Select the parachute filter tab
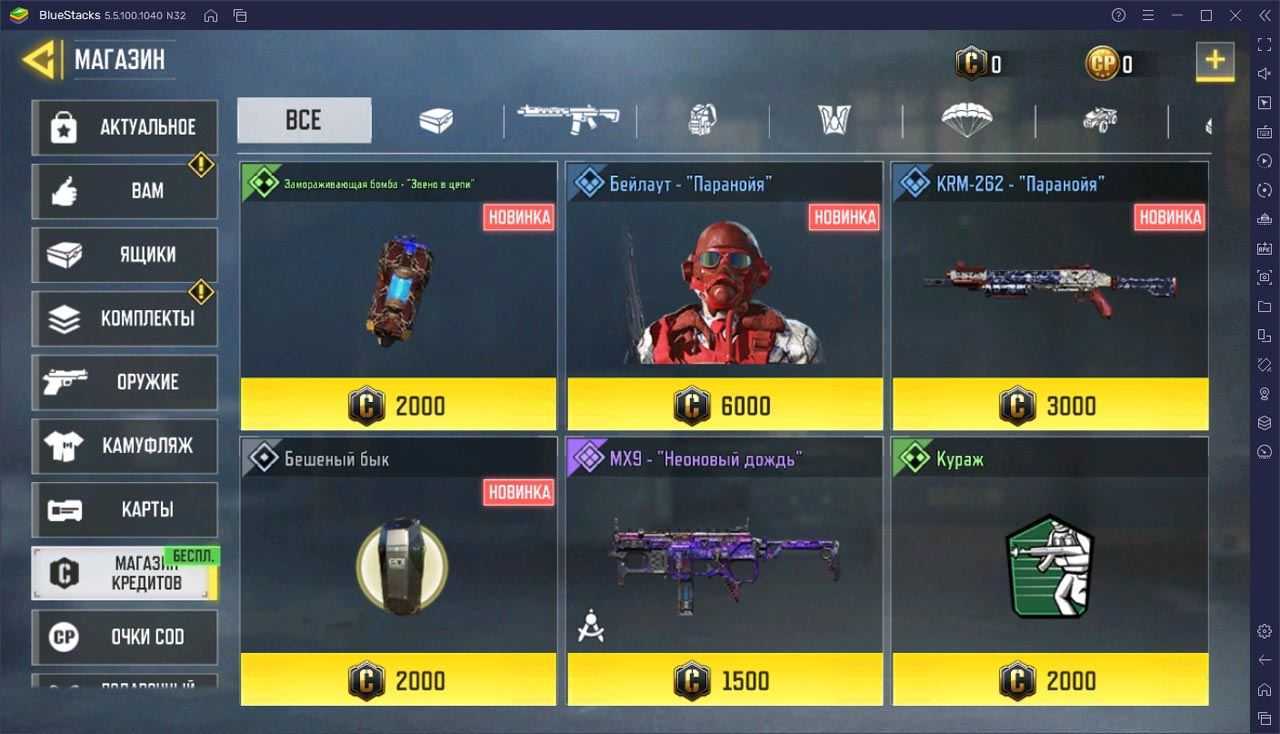 (x=967, y=120)
